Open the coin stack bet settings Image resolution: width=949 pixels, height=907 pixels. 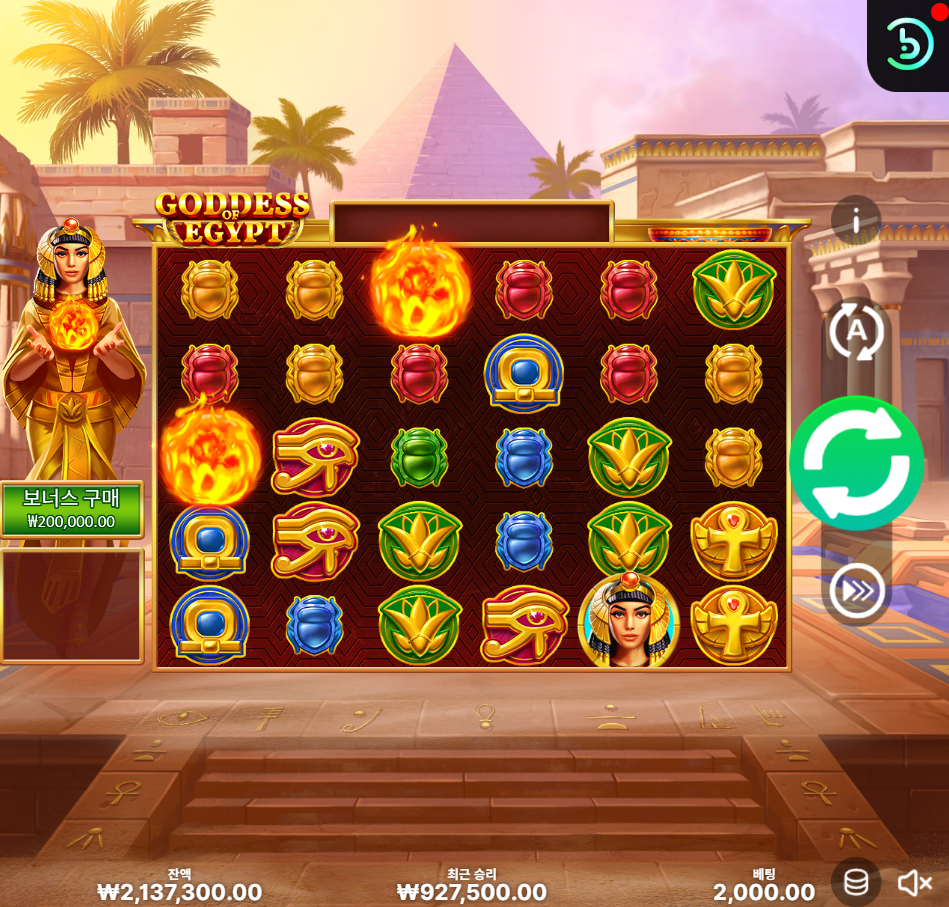point(856,882)
